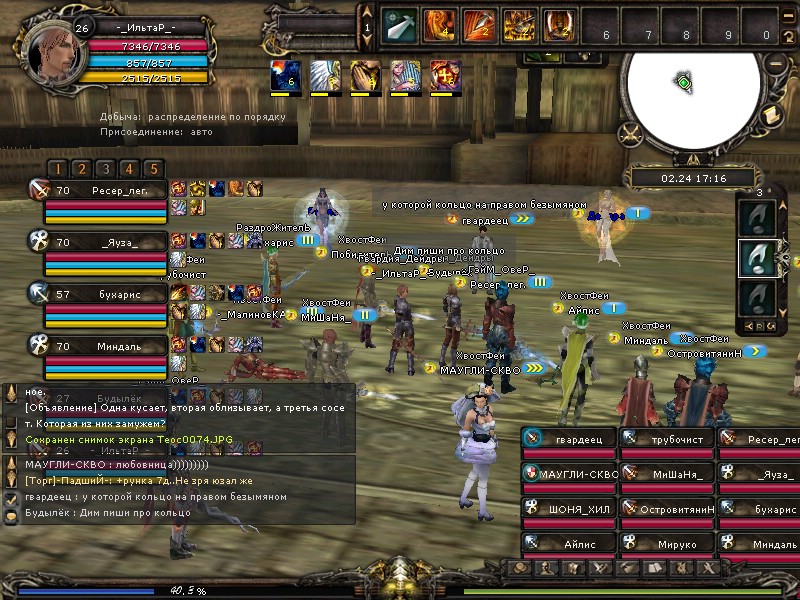Viewport: 800px width, 600px height.
Task: Switch to party group tab 5
Action: [x=153, y=169]
